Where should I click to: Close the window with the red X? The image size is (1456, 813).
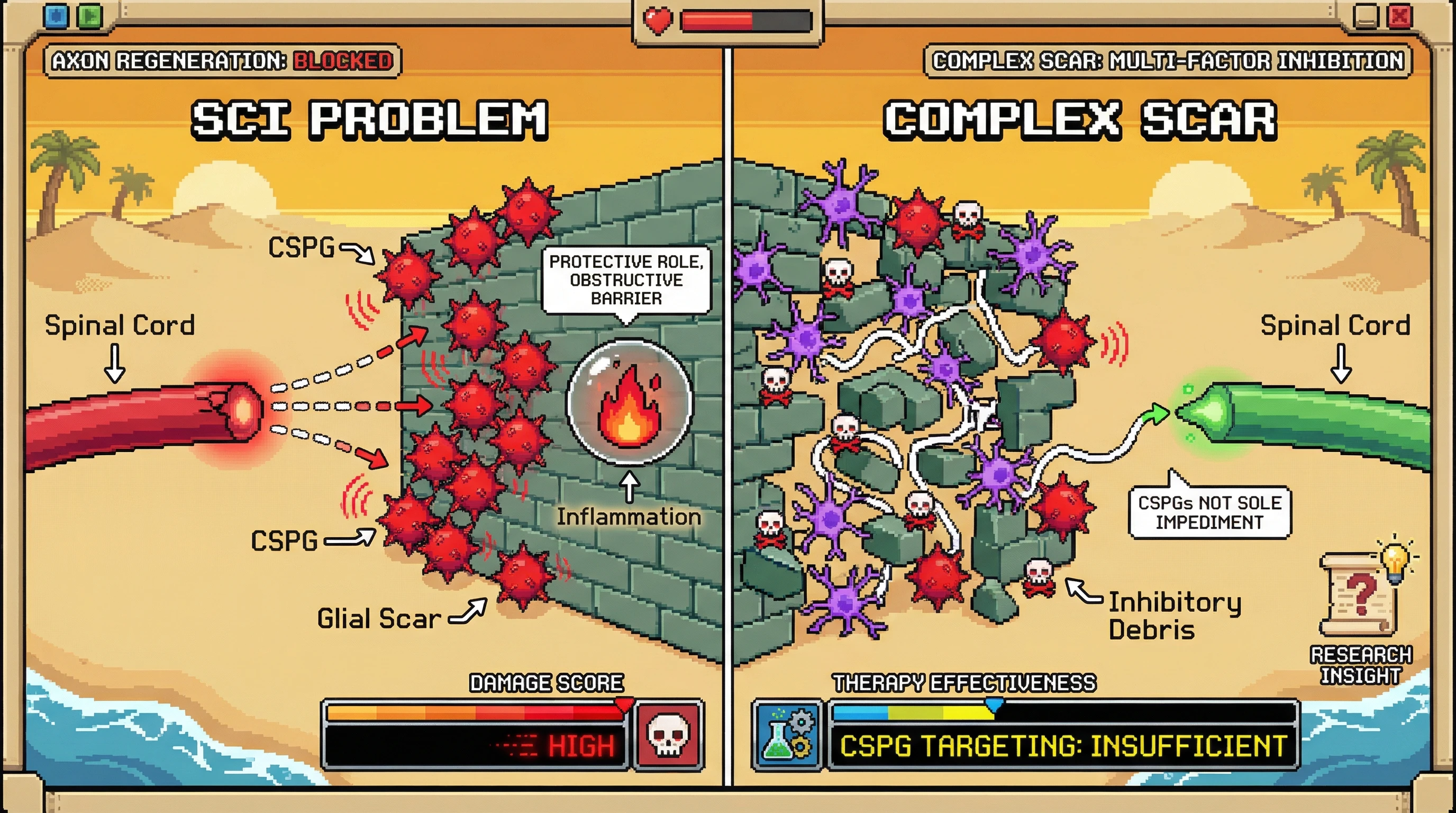coord(1399,16)
